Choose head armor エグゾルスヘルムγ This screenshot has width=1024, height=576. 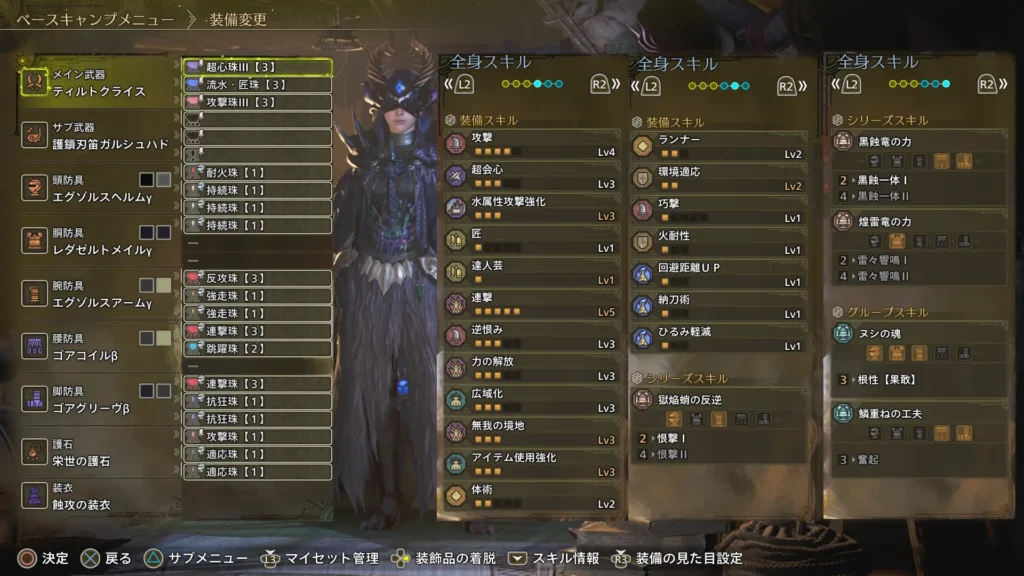point(92,188)
